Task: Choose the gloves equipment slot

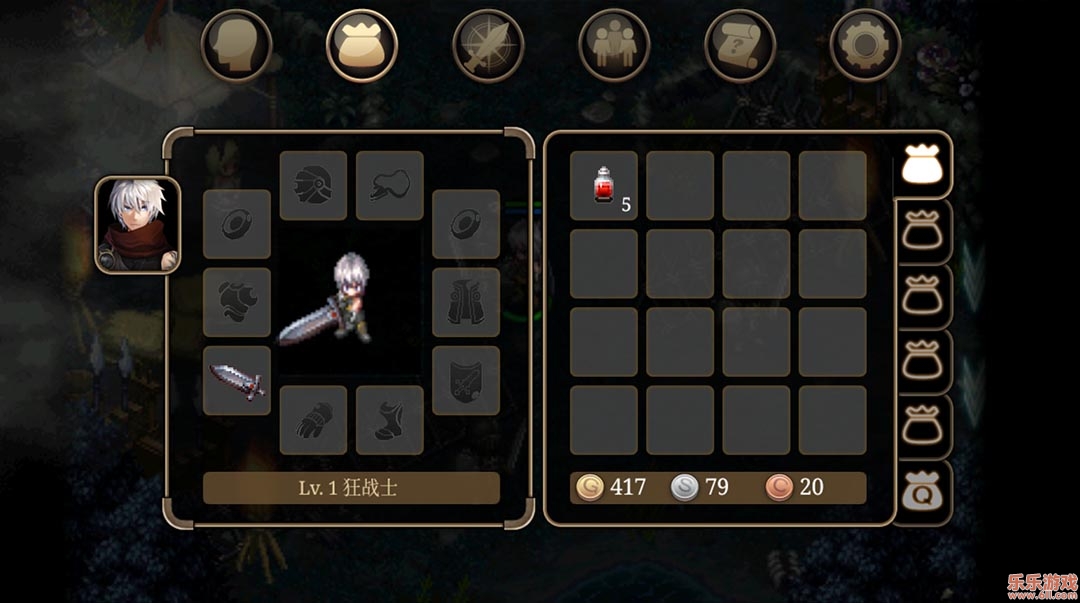Action: coord(313,420)
